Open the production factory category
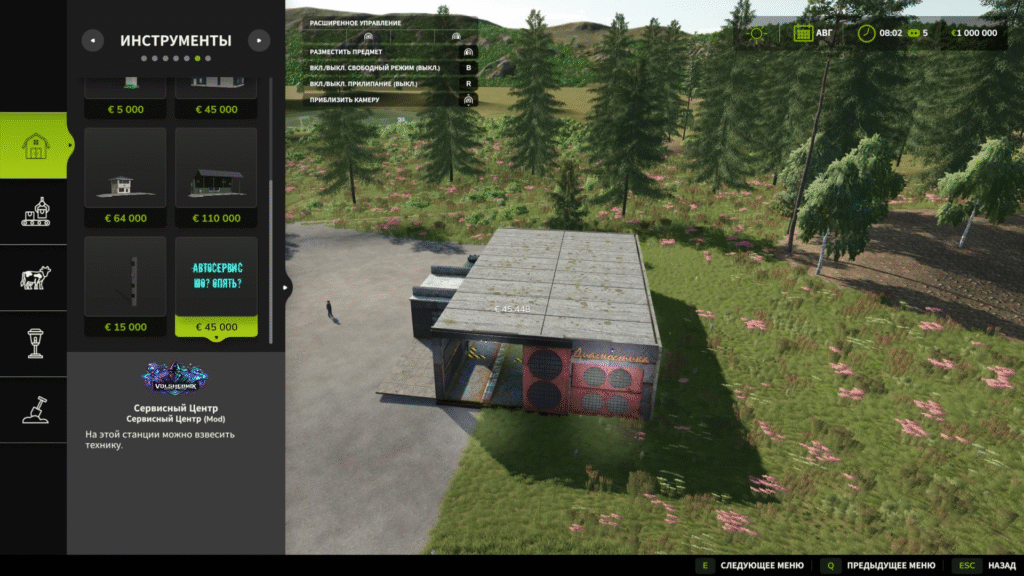This screenshot has width=1024, height=576. [x=34, y=211]
